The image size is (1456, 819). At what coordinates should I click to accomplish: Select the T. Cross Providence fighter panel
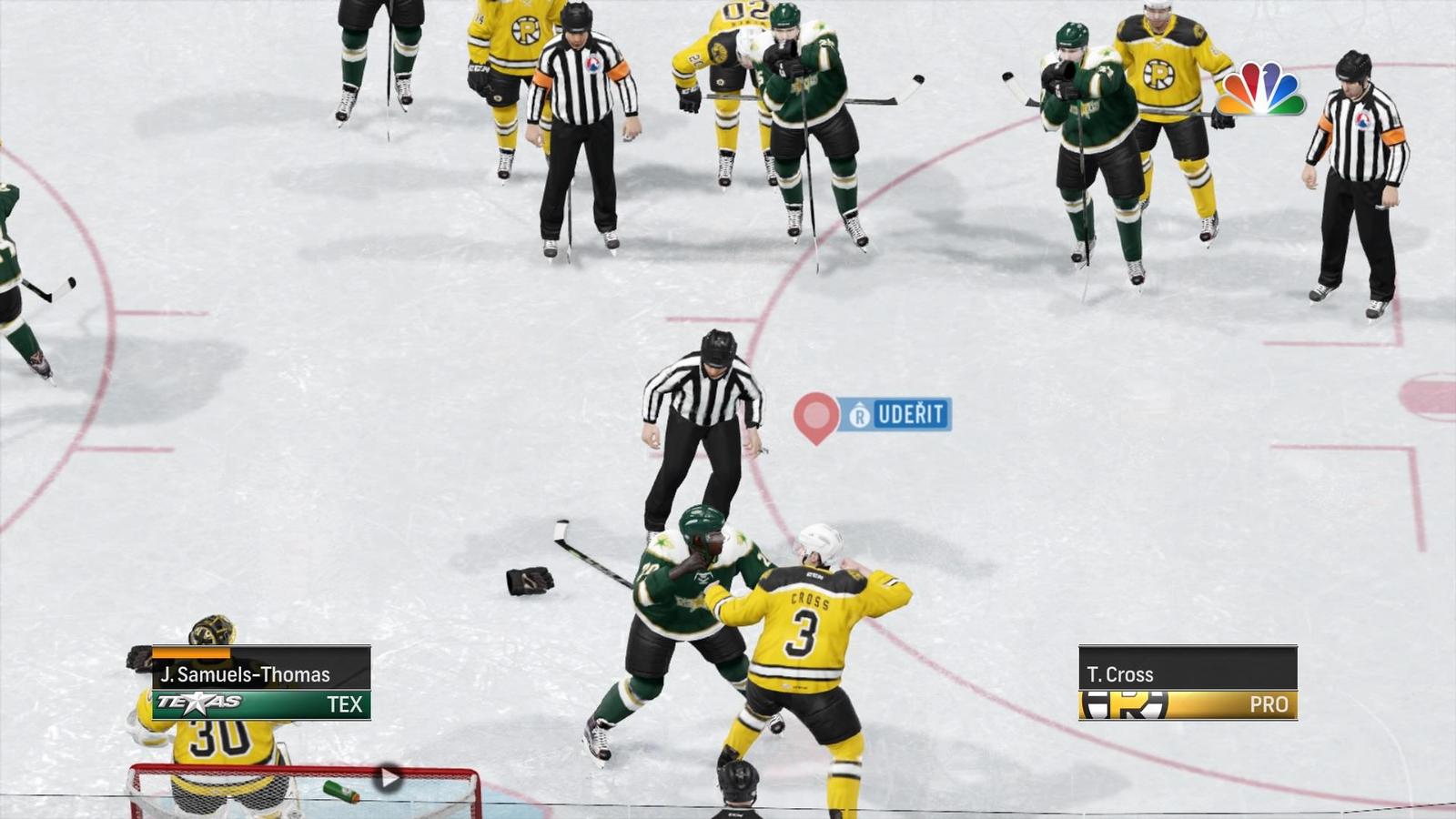[x=1188, y=682]
